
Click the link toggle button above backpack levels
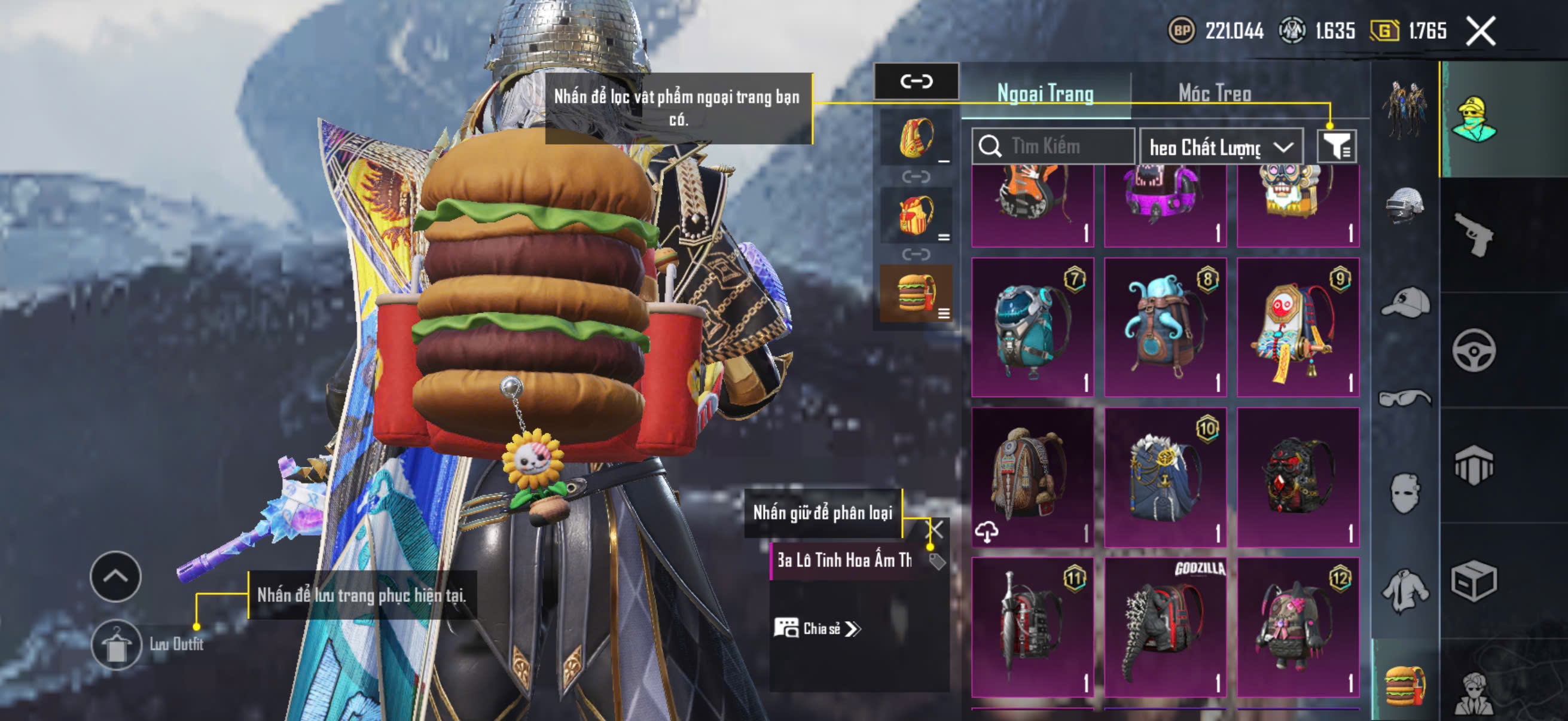pyautogui.click(x=916, y=81)
